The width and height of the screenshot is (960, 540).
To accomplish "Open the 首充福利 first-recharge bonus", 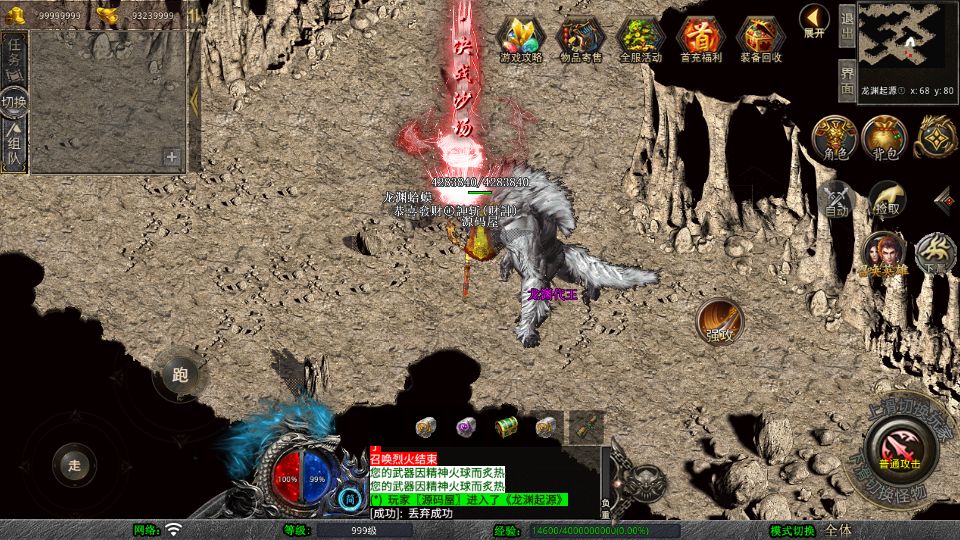I will tap(701, 39).
